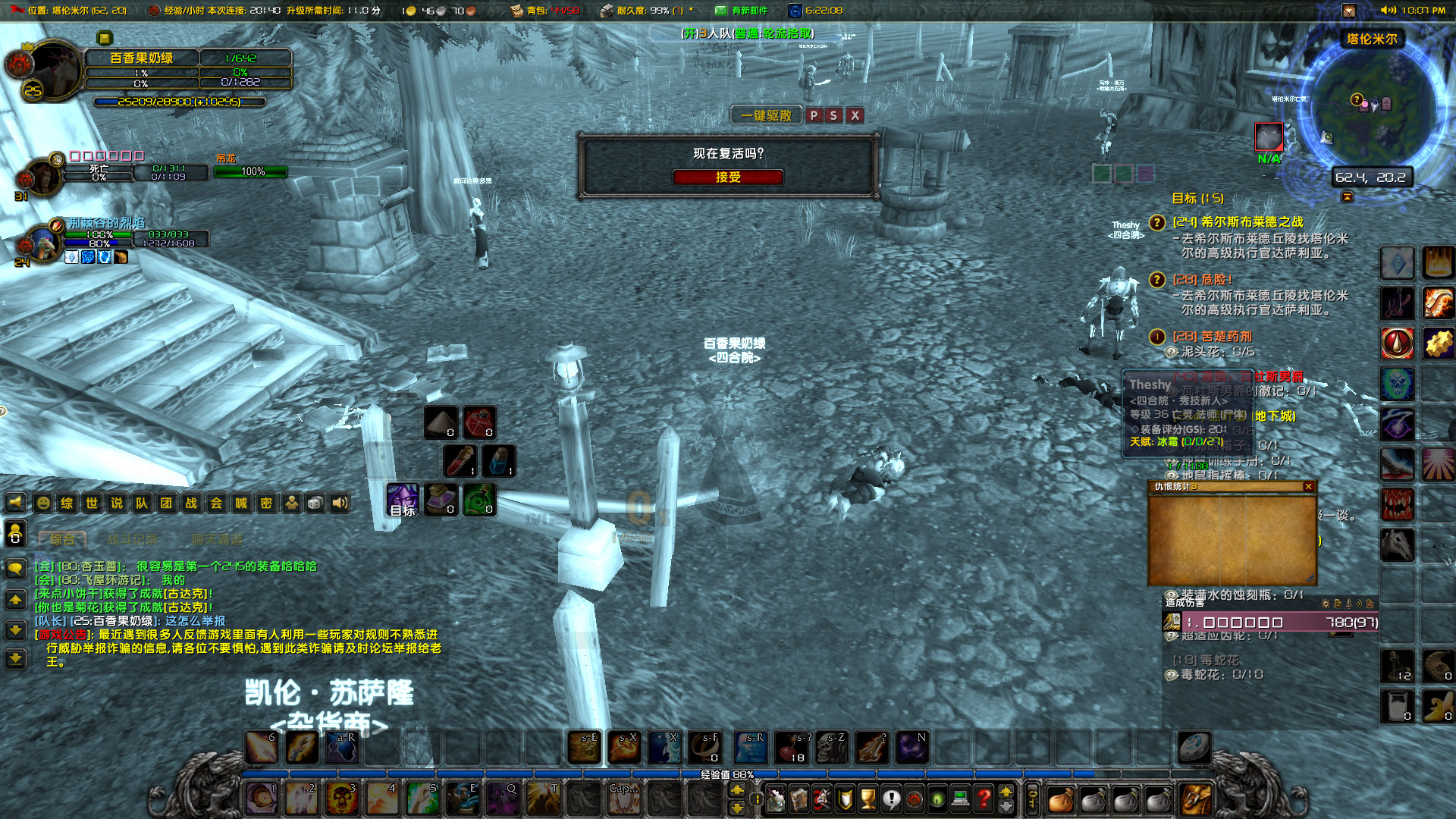Click the action bar page down arrow

point(1006,806)
